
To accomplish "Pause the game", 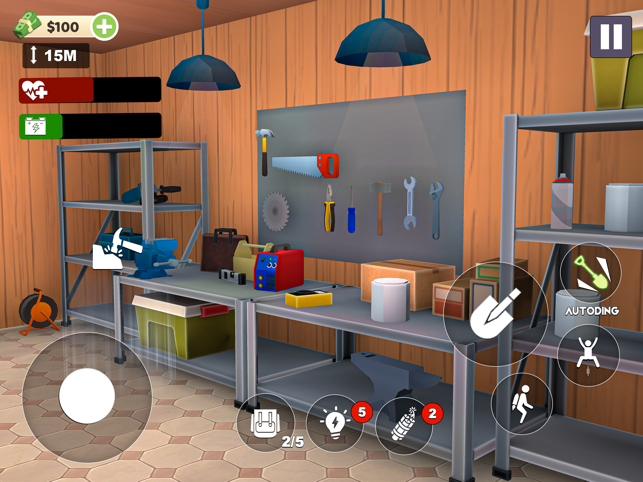I will pyautogui.click(x=609, y=38).
